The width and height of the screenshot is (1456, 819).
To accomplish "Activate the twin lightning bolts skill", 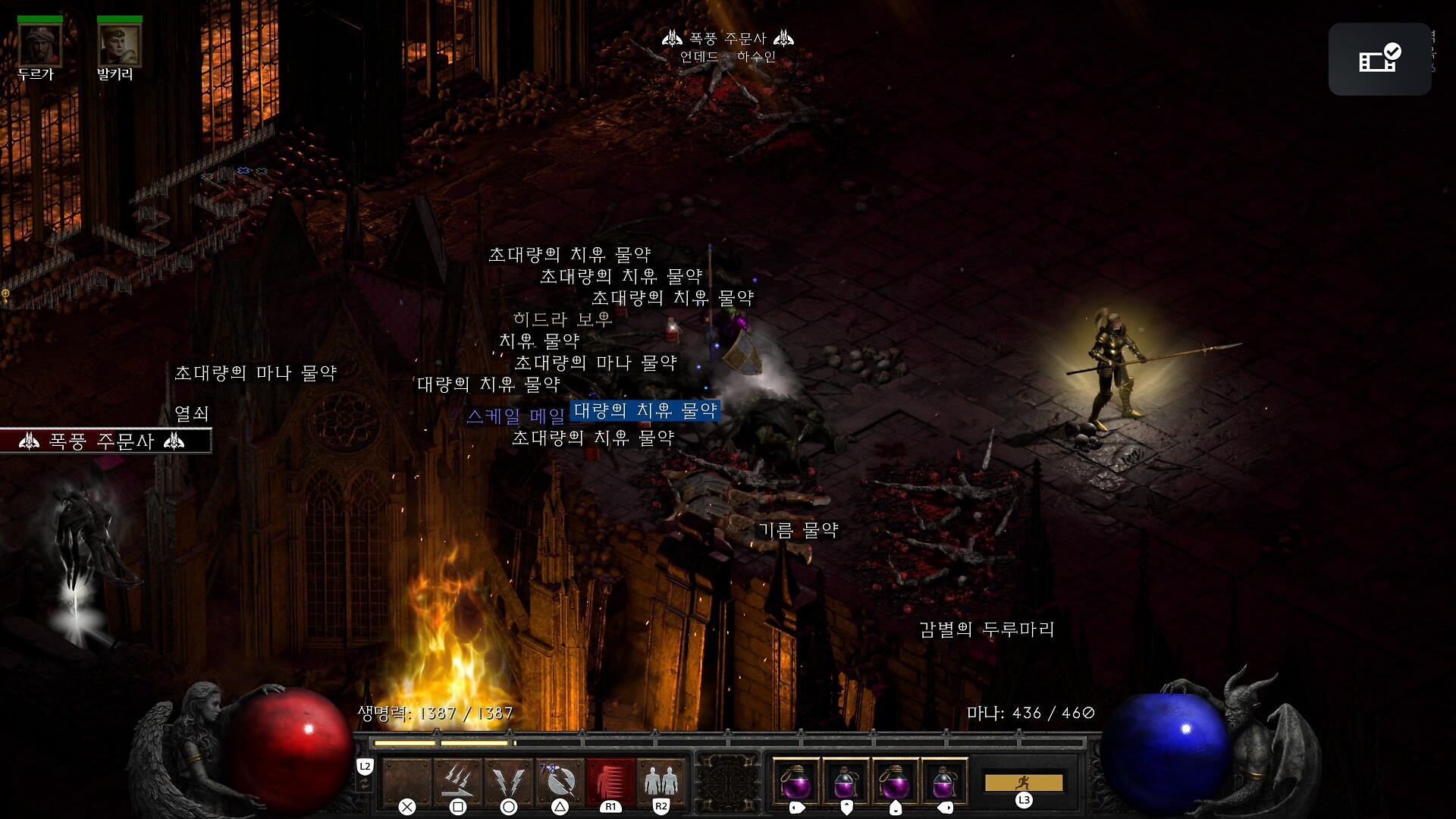I will point(509,780).
